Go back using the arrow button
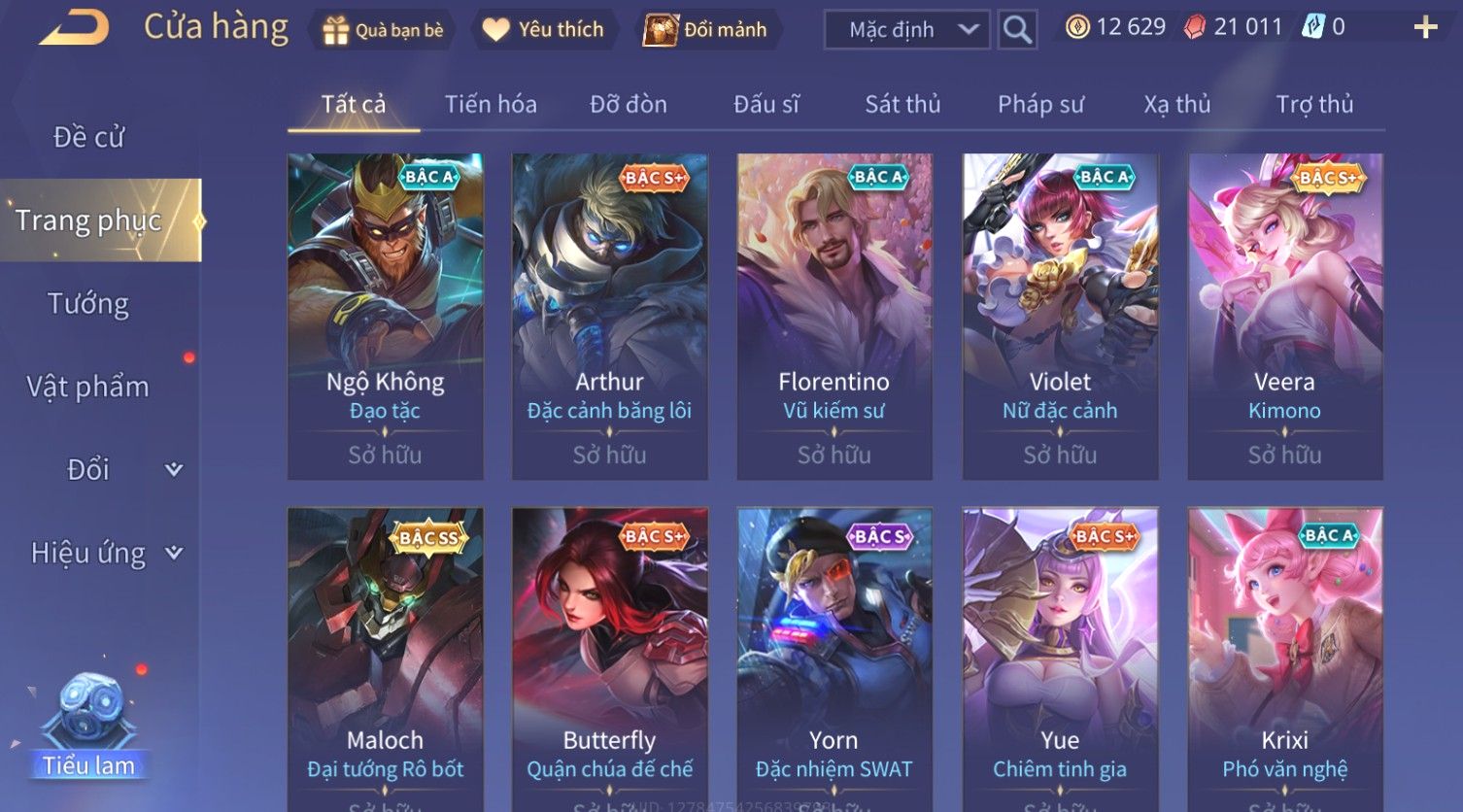The image size is (1463, 812). (75, 28)
